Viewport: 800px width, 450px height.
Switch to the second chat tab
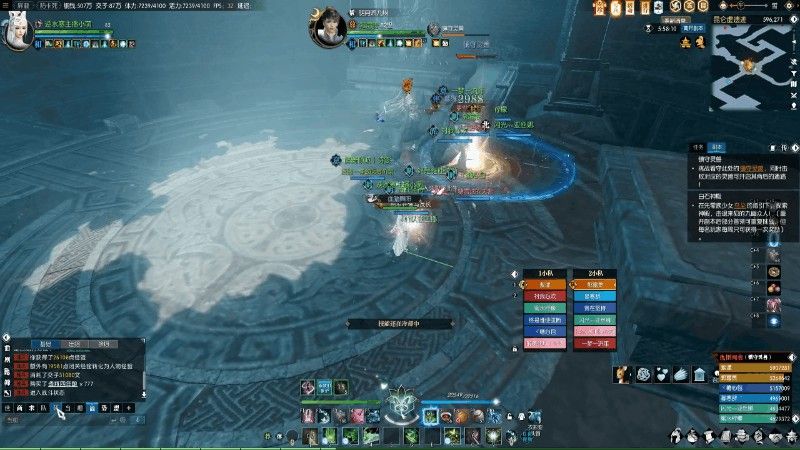pos(74,343)
